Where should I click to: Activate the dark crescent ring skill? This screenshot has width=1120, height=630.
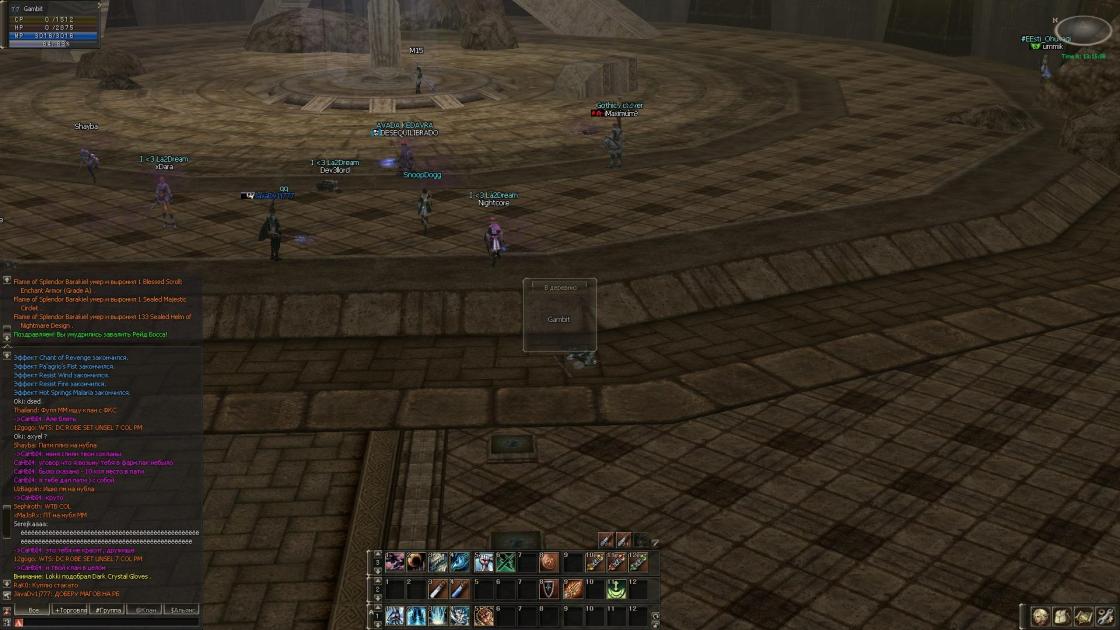click(x=415, y=563)
